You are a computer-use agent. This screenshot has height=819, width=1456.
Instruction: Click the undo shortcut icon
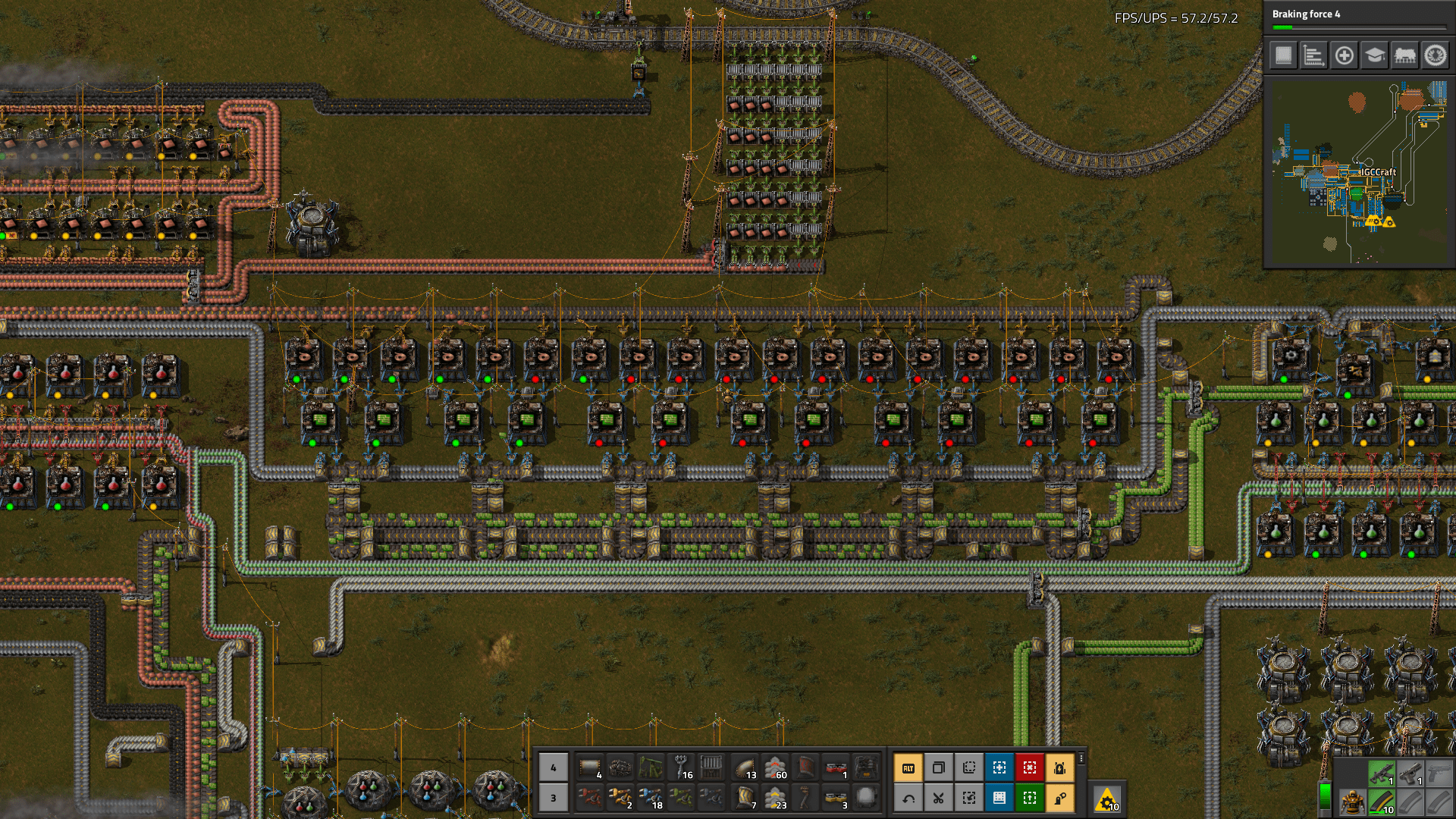[908, 798]
